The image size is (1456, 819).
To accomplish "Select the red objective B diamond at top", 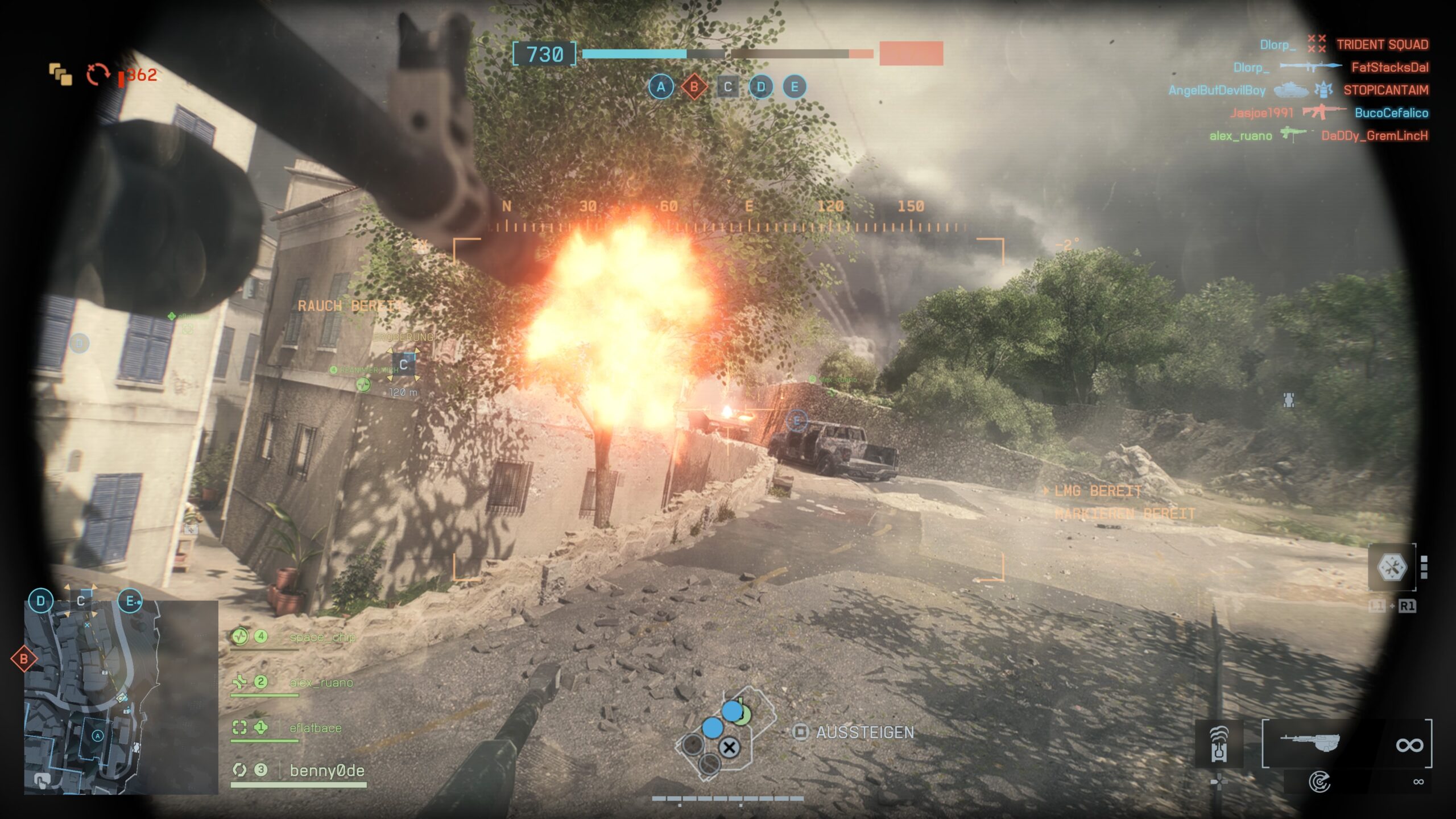I will (694, 87).
